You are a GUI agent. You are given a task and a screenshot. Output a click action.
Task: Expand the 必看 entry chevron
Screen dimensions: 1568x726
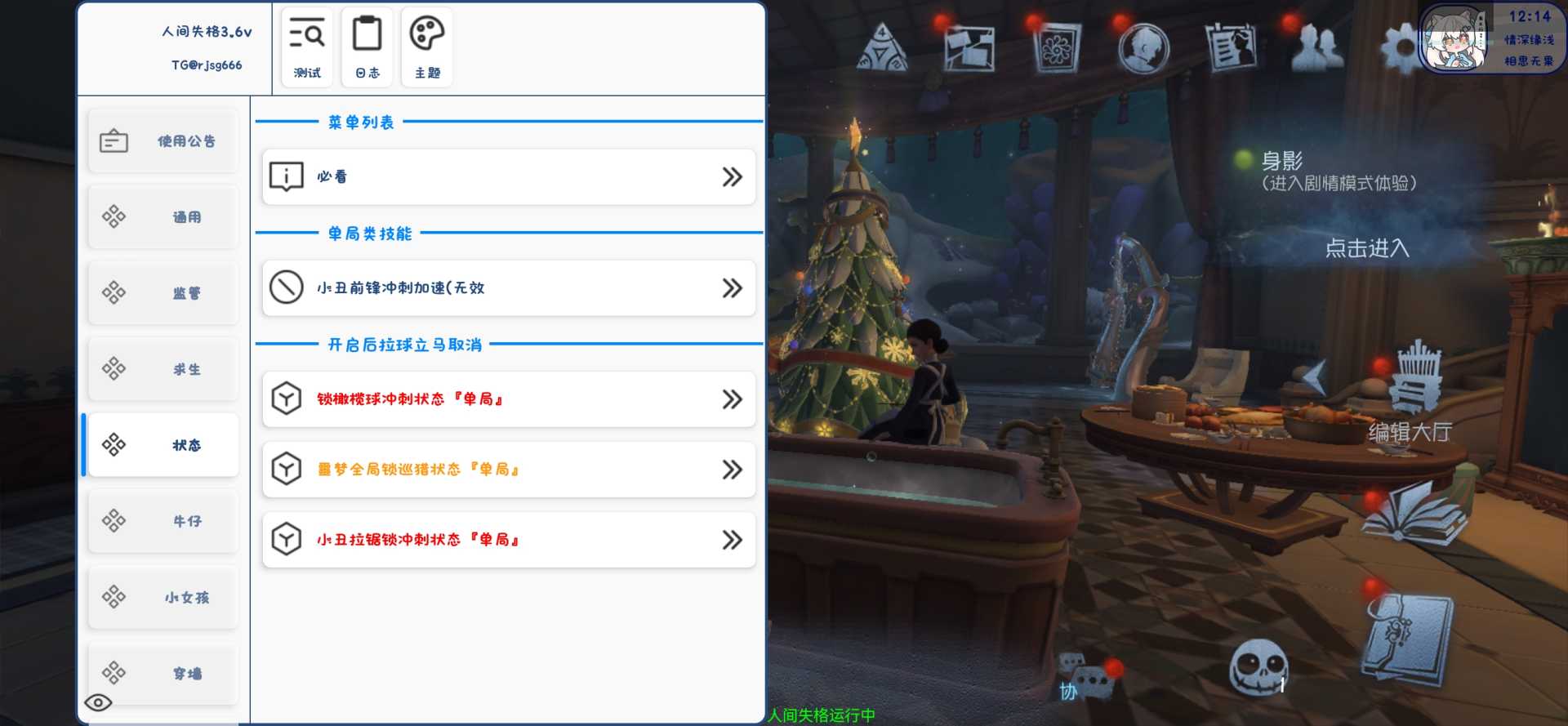731,176
